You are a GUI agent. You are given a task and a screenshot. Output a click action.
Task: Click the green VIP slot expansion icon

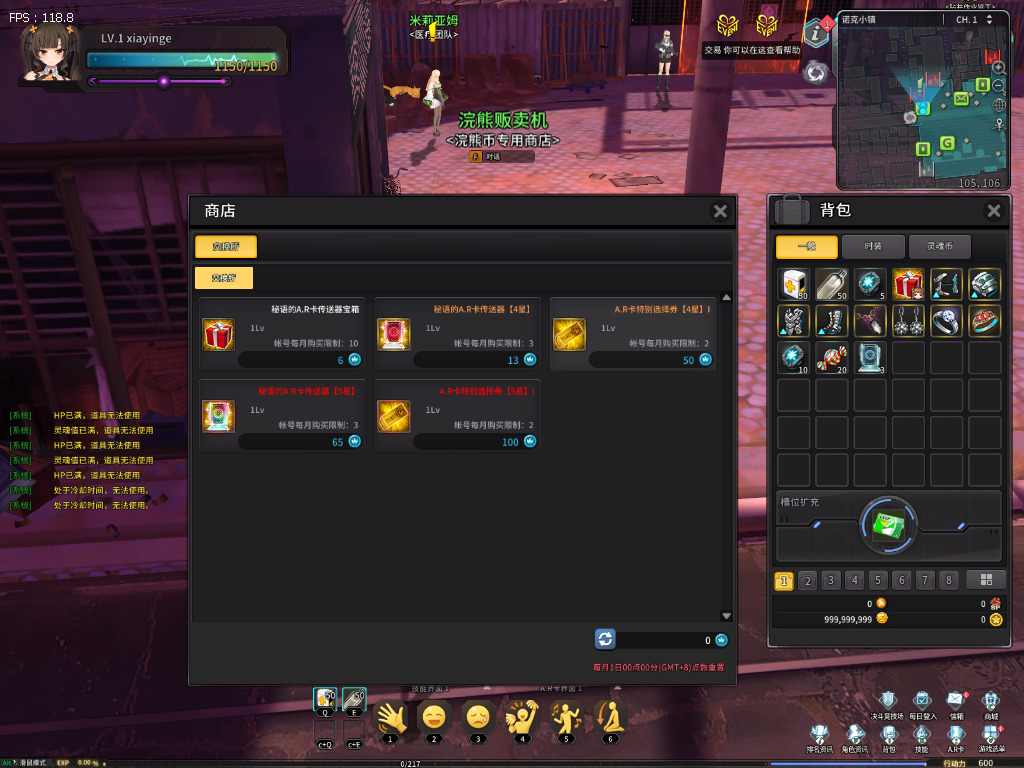(889, 523)
